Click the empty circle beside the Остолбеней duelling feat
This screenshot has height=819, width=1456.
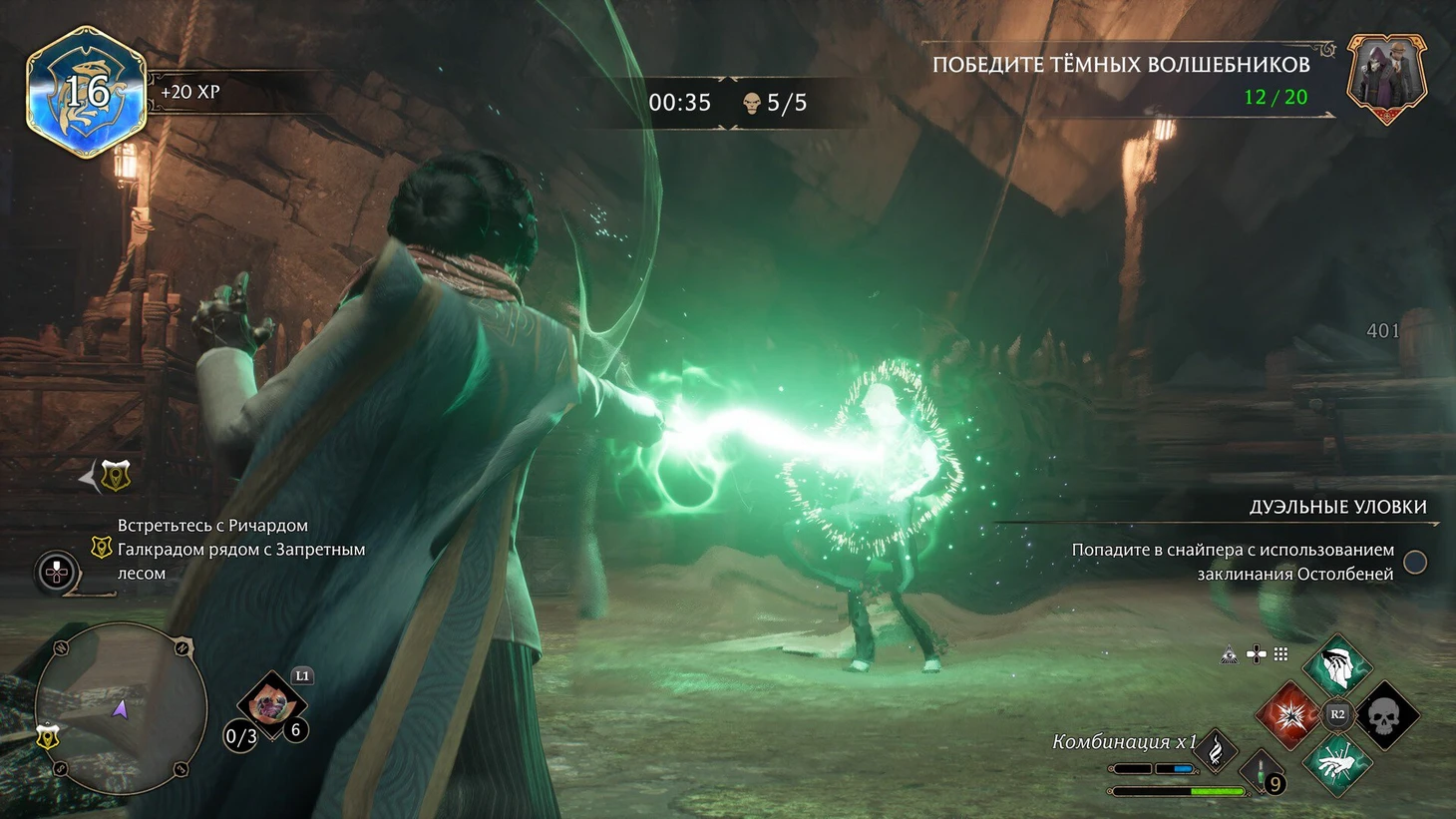pos(1414,562)
